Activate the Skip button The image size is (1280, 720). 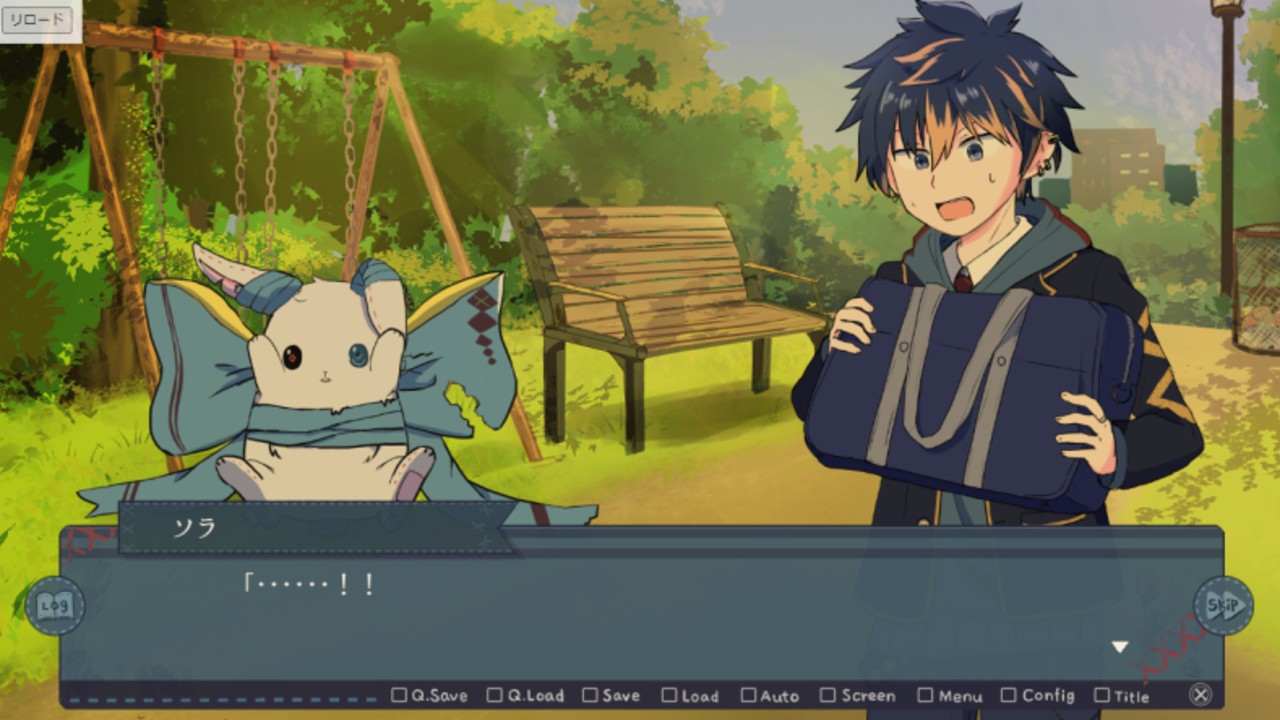[x=1223, y=605]
